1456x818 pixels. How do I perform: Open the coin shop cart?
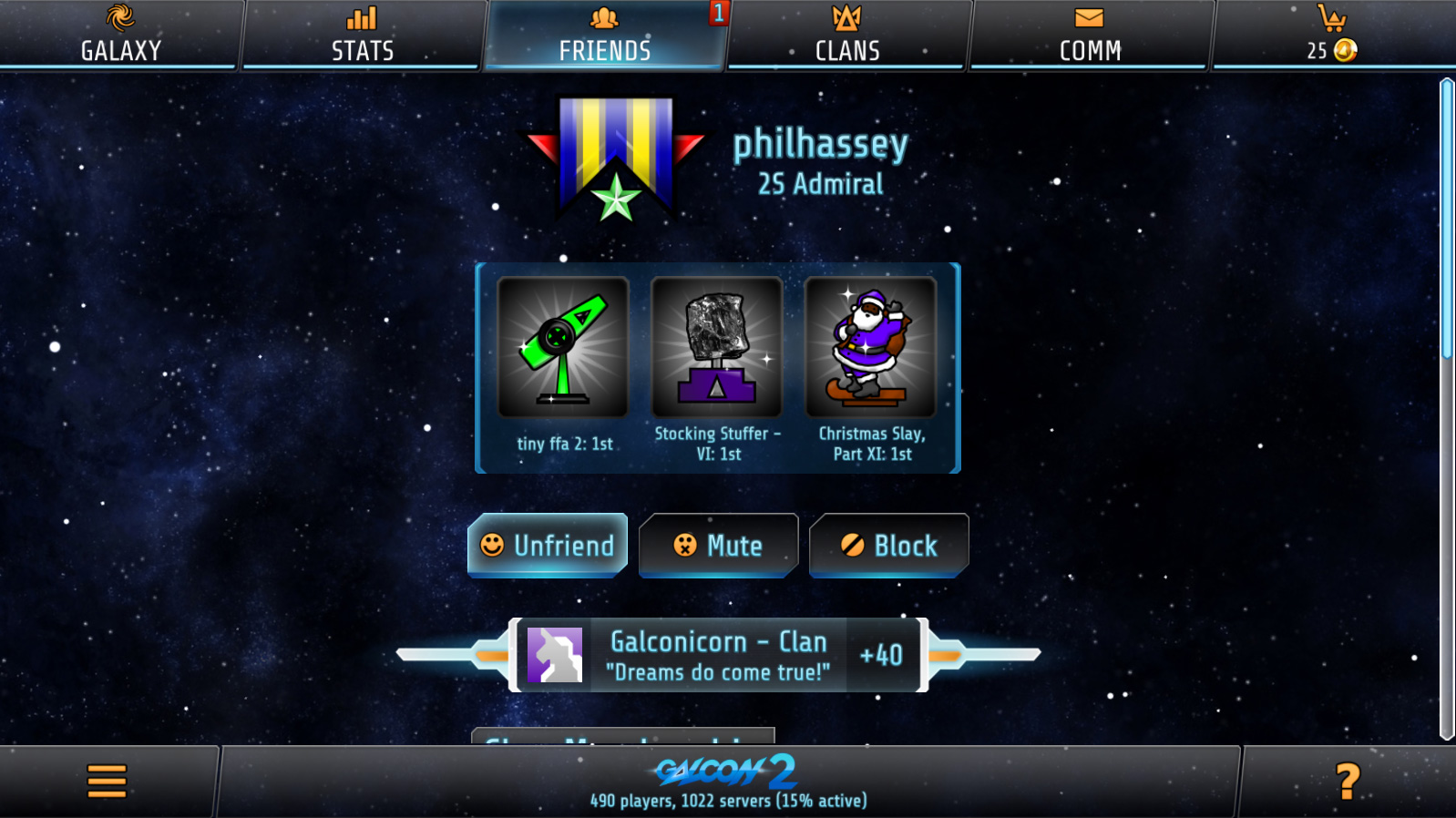coord(1332,35)
